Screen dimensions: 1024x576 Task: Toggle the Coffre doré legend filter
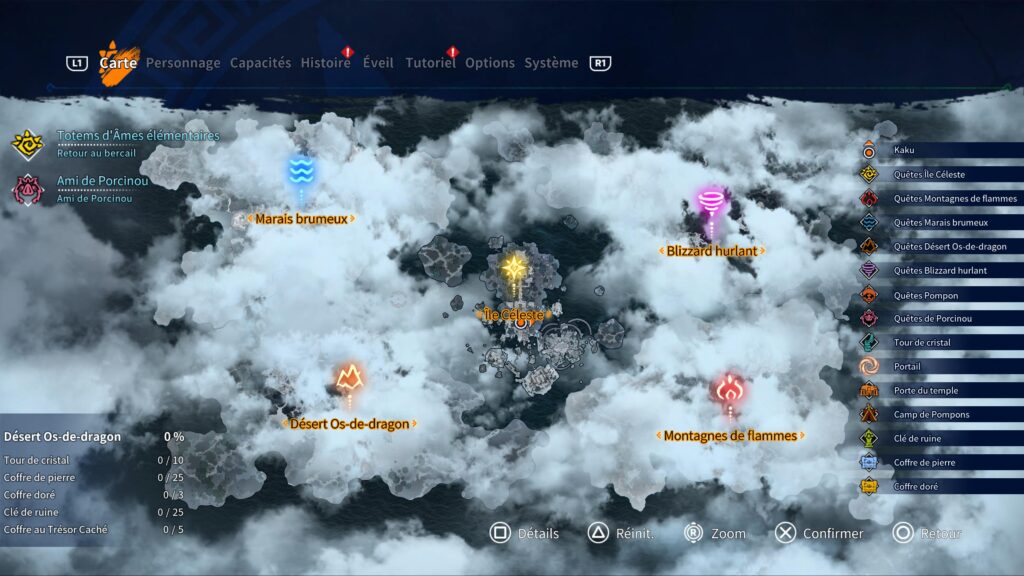pyautogui.click(x=916, y=486)
